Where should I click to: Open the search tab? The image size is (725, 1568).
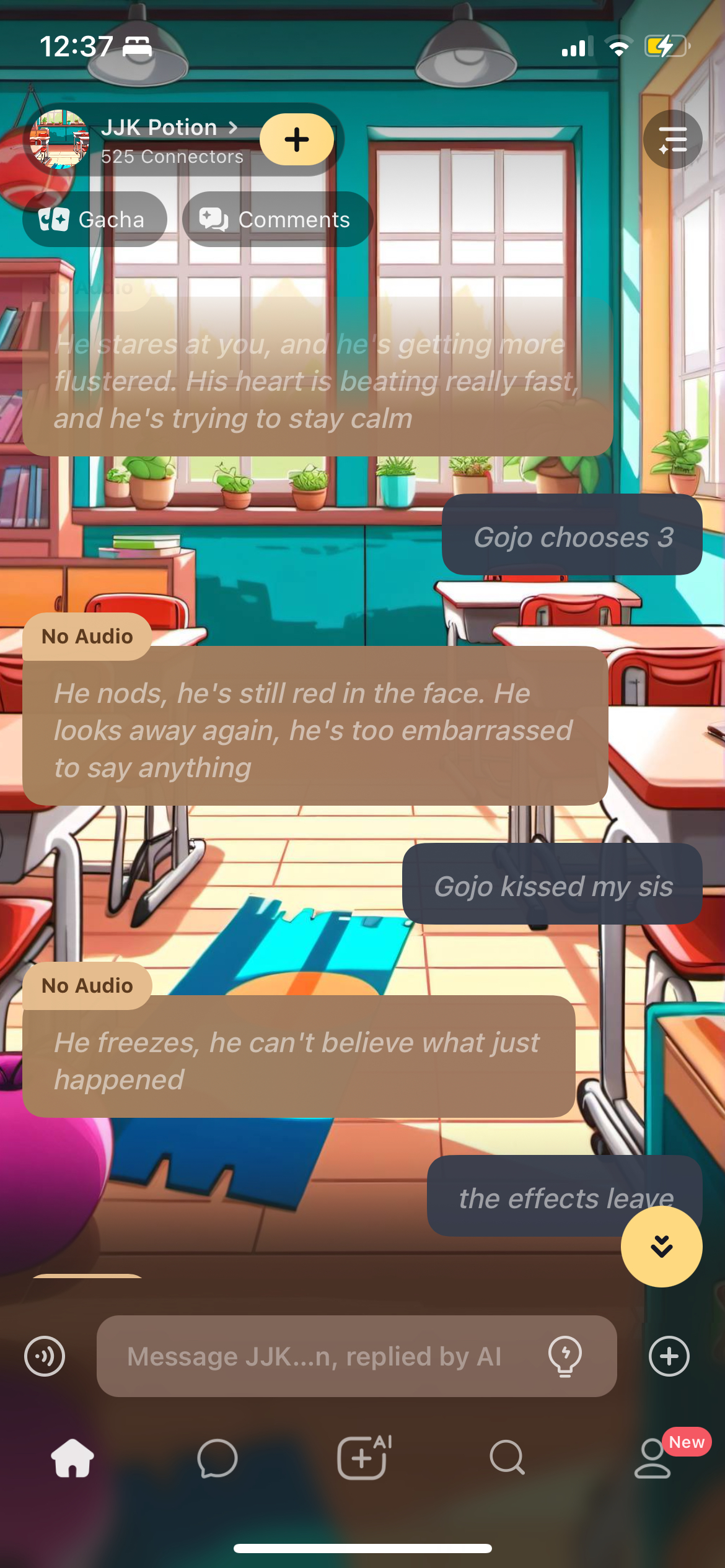pos(507,1458)
